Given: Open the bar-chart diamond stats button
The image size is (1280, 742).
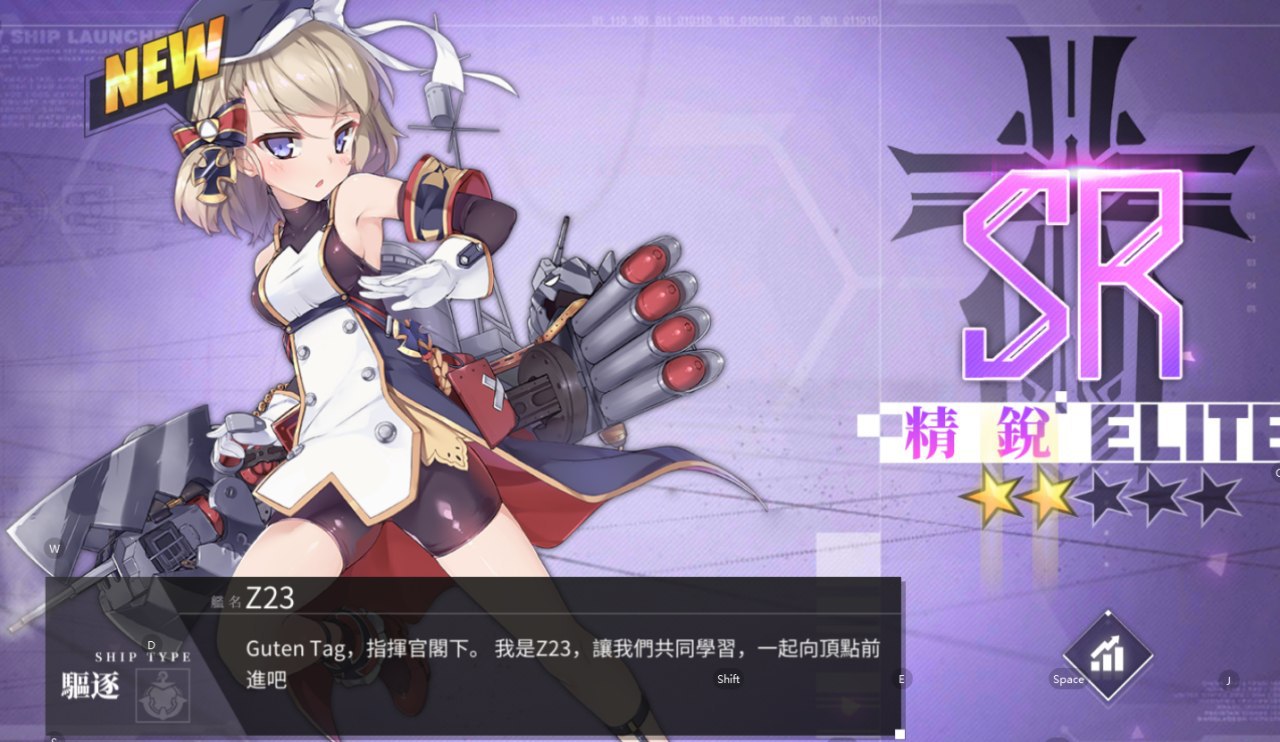Looking at the screenshot, I should [x=1107, y=656].
